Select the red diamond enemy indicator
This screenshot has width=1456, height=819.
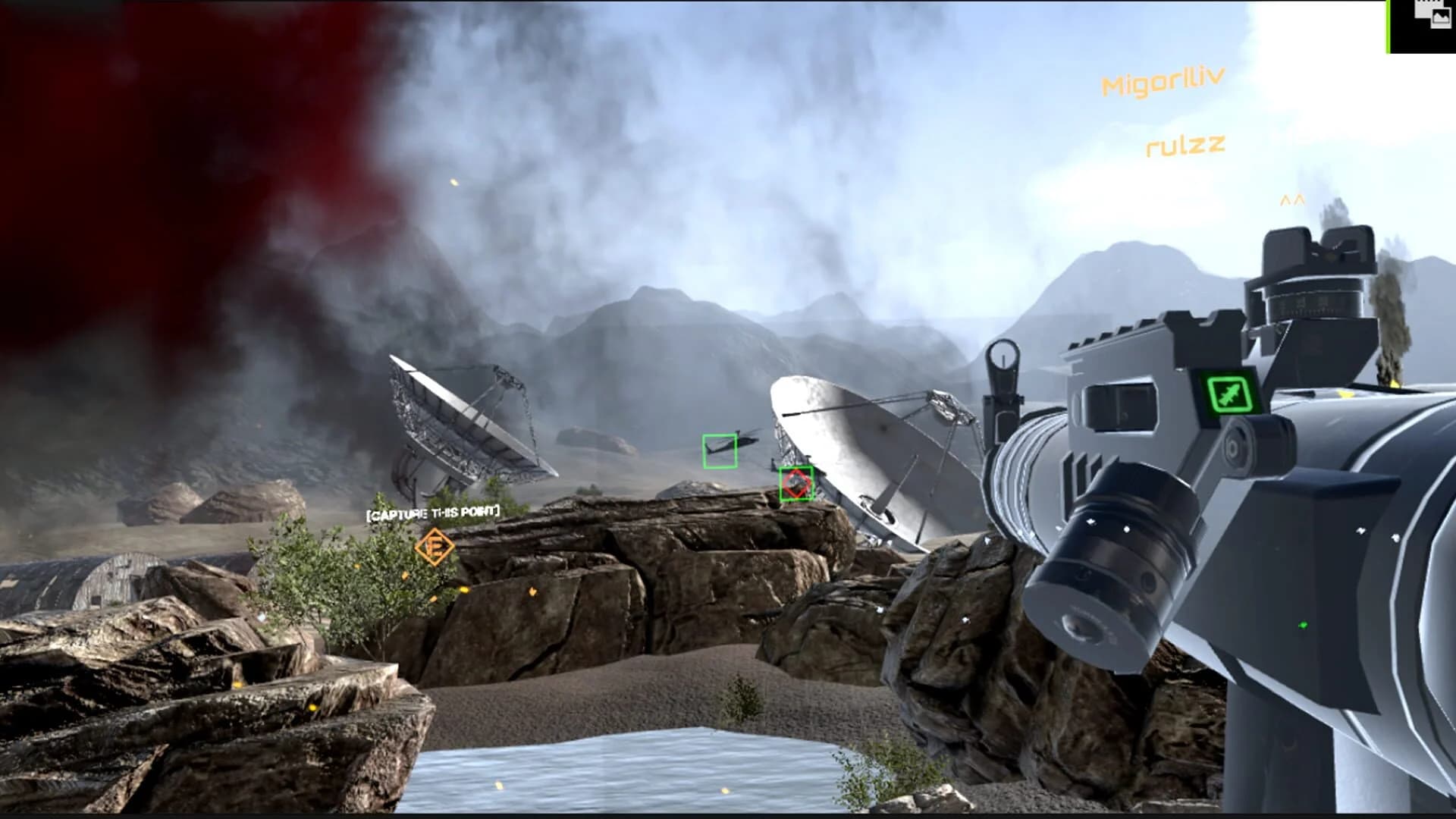coord(795,484)
